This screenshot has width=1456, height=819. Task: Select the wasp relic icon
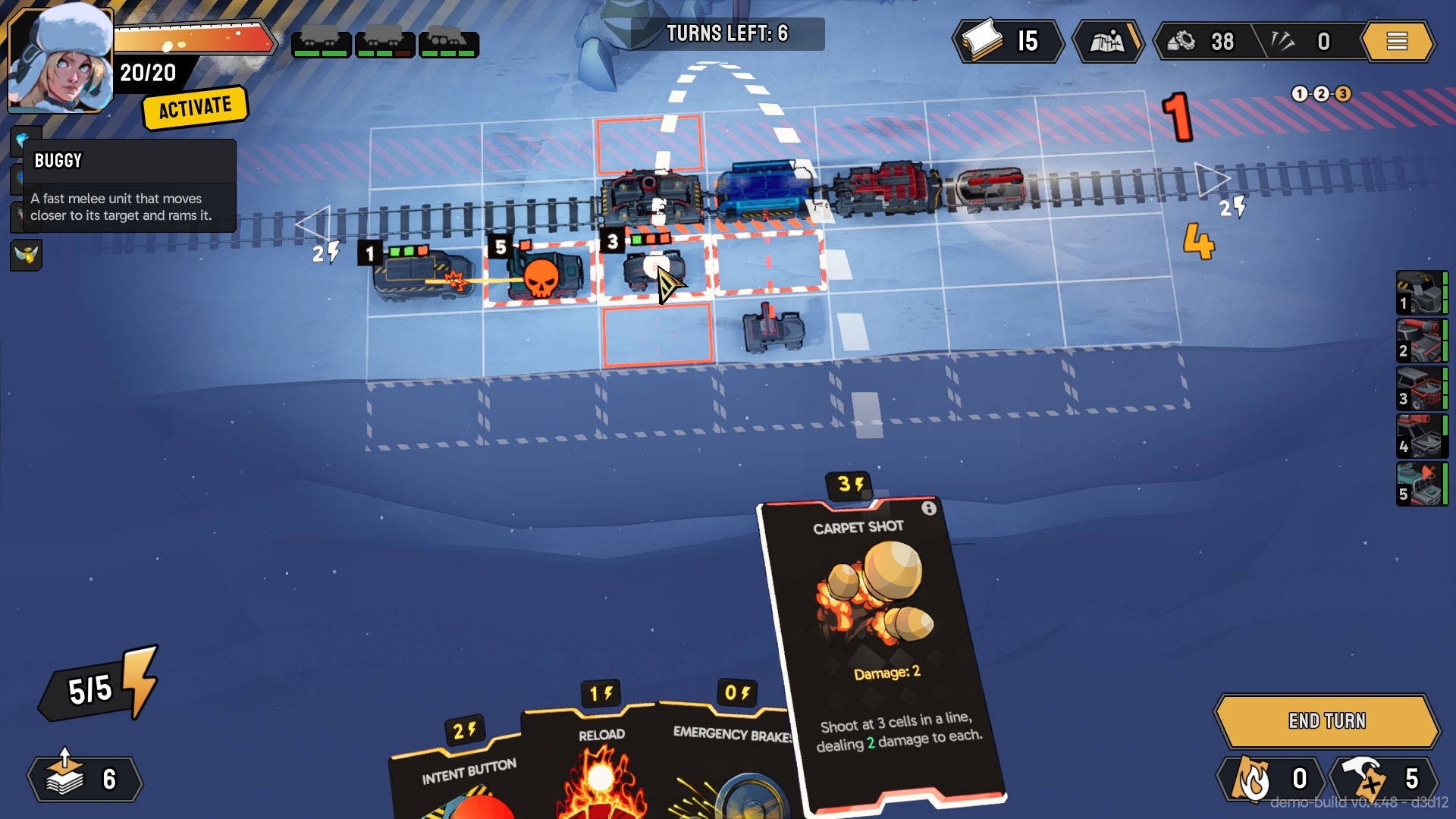(27, 255)
